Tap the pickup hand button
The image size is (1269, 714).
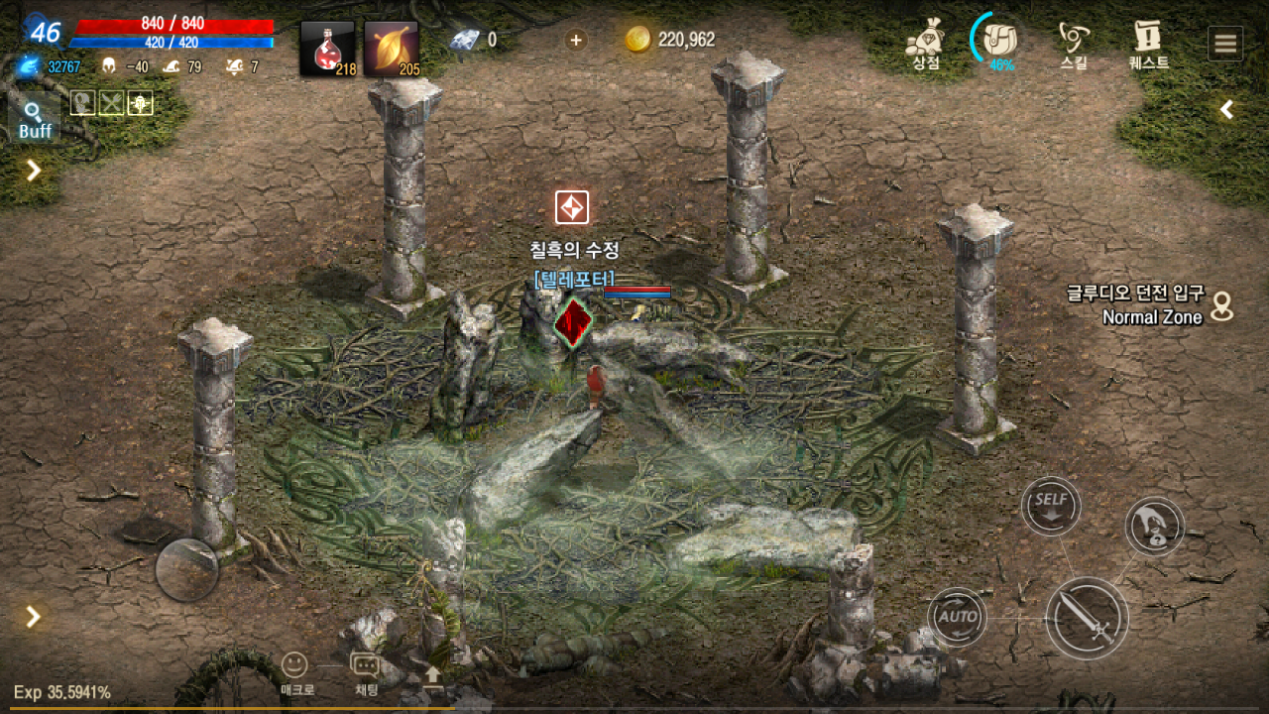pos(1155,527)
